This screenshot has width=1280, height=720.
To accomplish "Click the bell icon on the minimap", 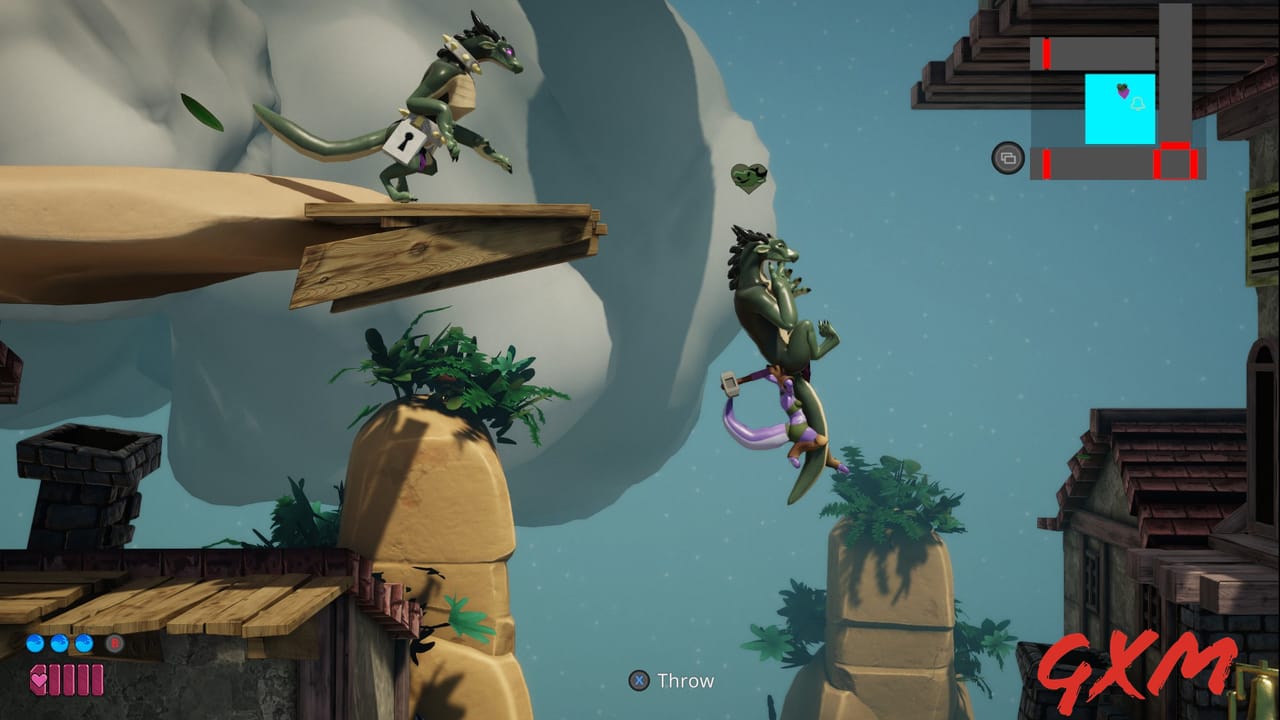I will pos(1137,104).
